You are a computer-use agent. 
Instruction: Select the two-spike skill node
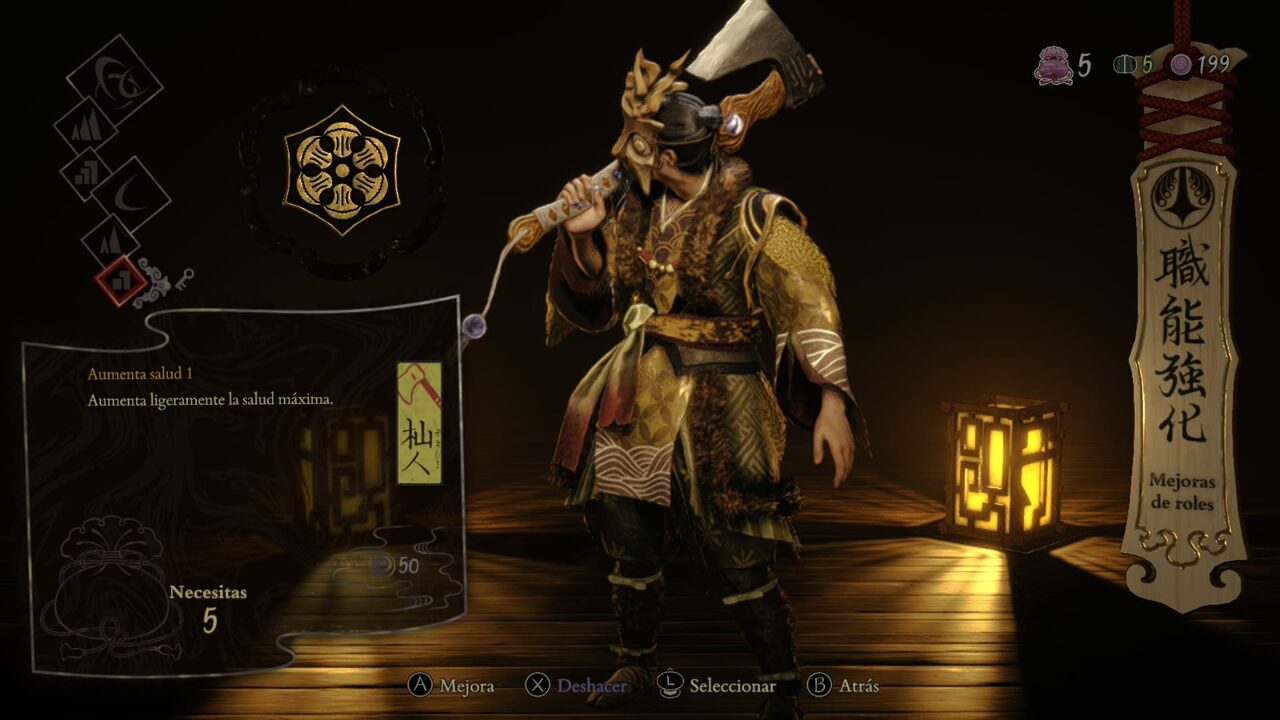[109, 243]
